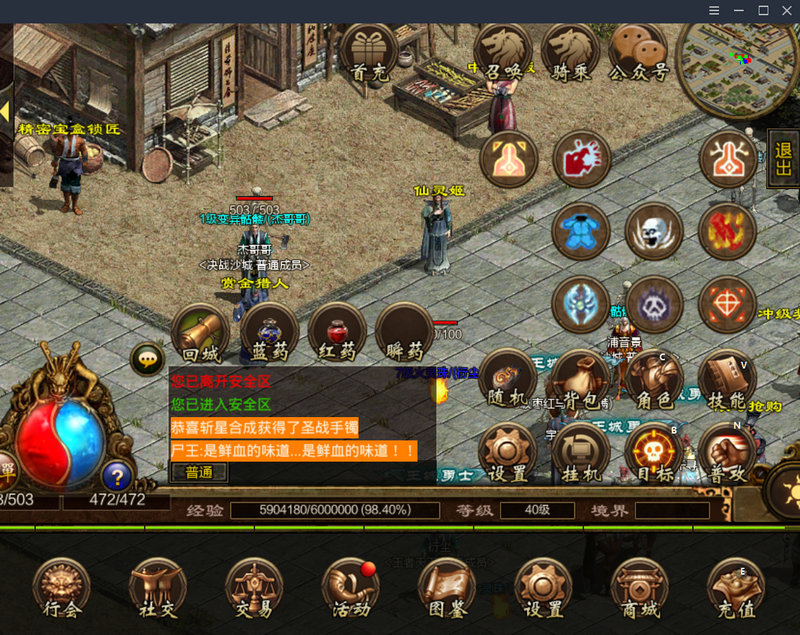The height and width of the screenshot is (635, 800).
Task: Open the circular minimap
Action: click(737, 62)
